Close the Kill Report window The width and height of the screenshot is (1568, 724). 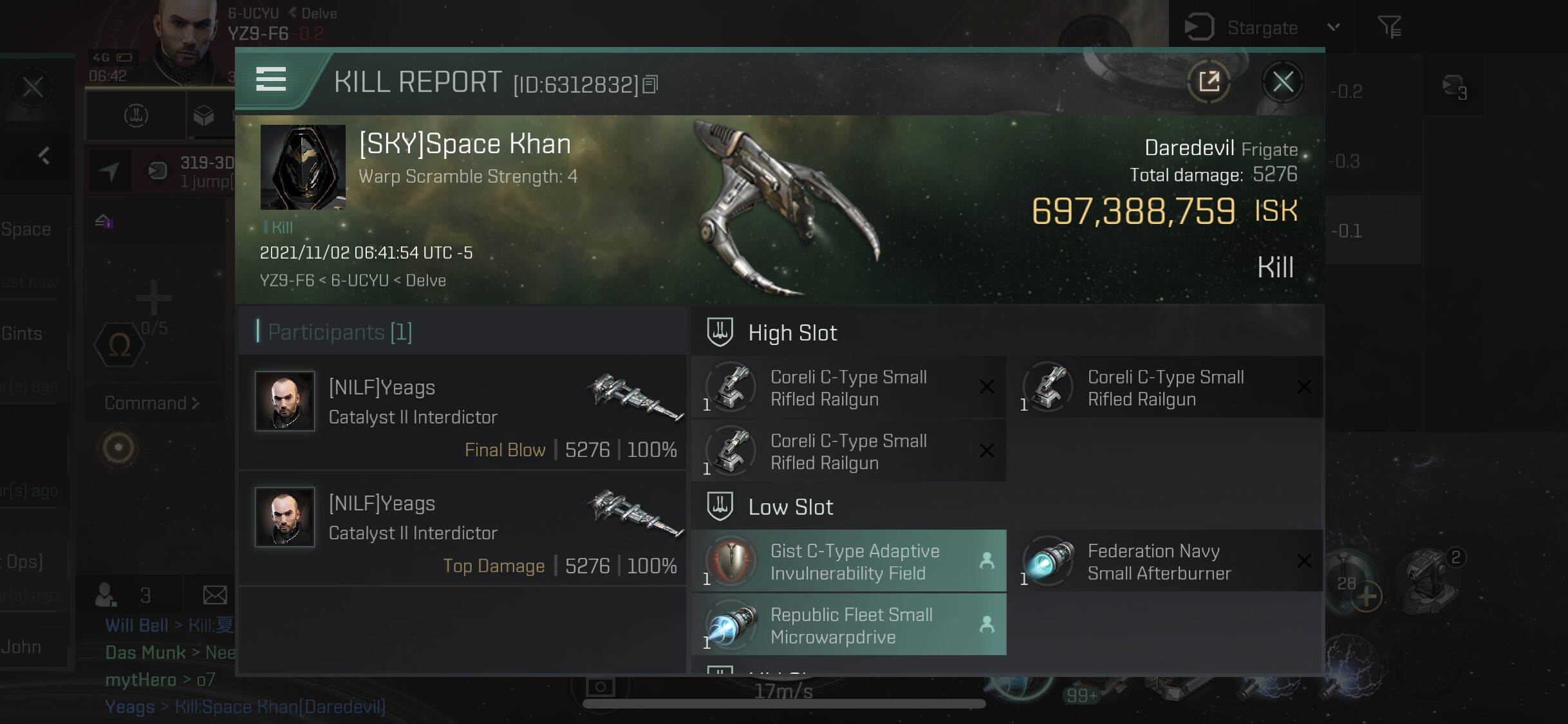tap(1282, 82)
